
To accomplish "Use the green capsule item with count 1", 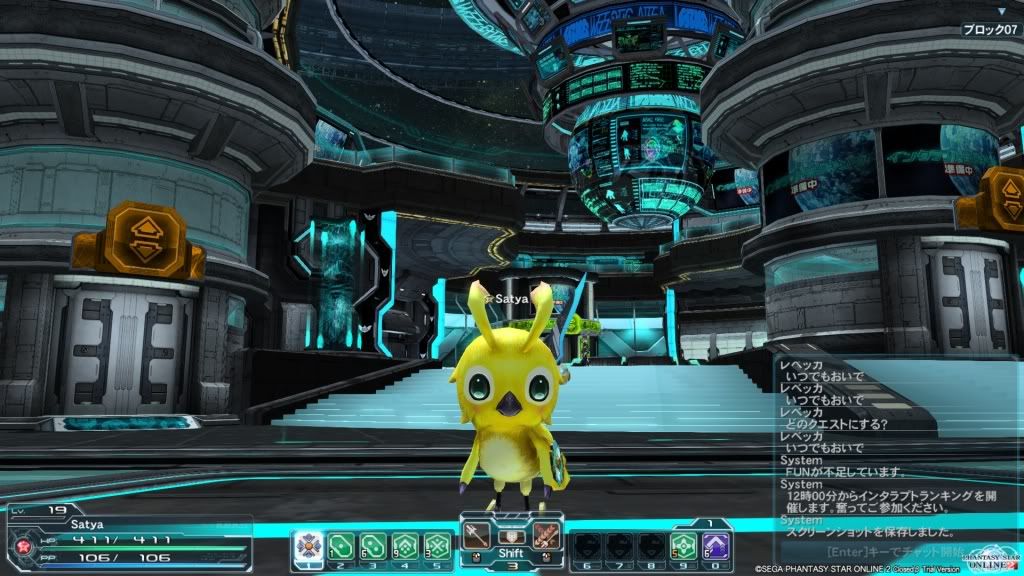I will pyautogui.click(x=341, y=546).
